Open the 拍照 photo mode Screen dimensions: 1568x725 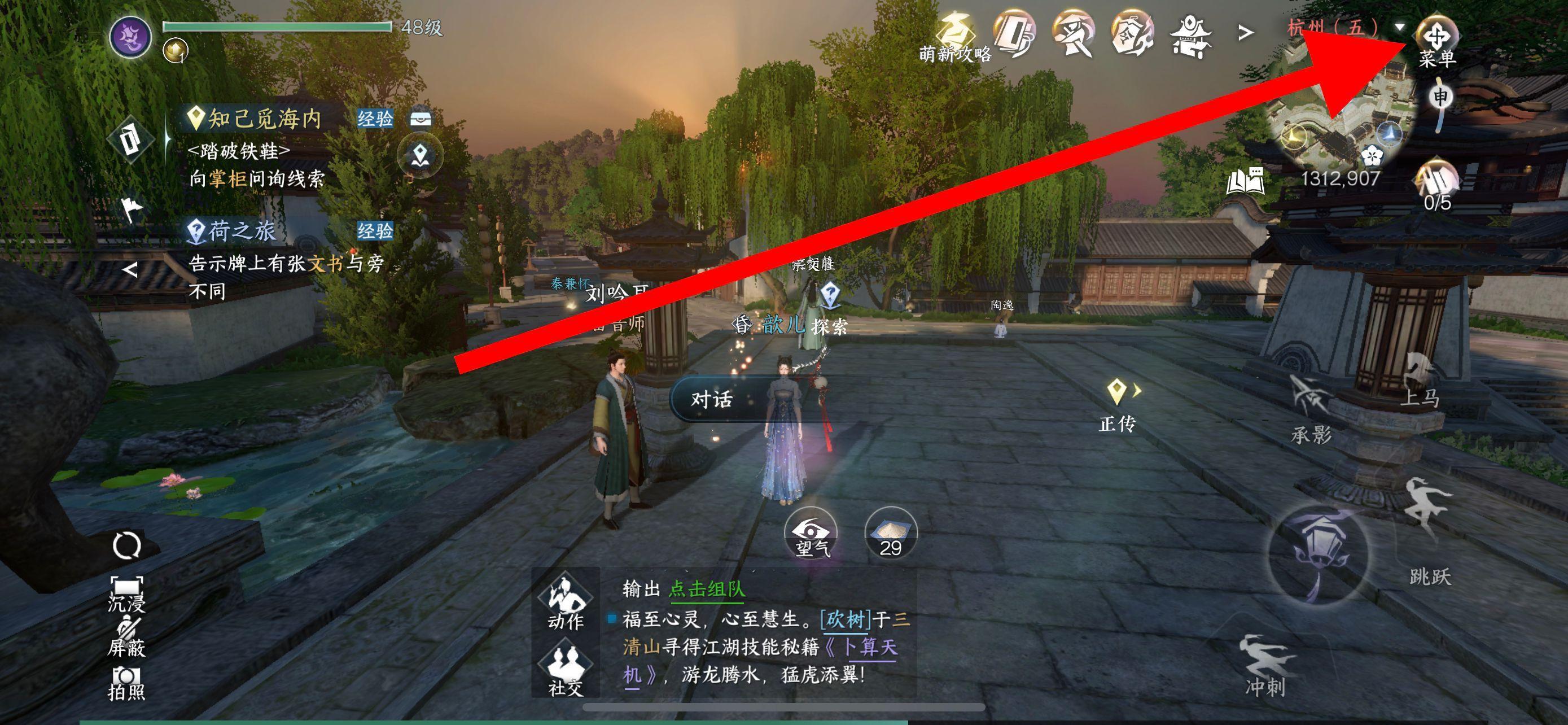point(126,683)
